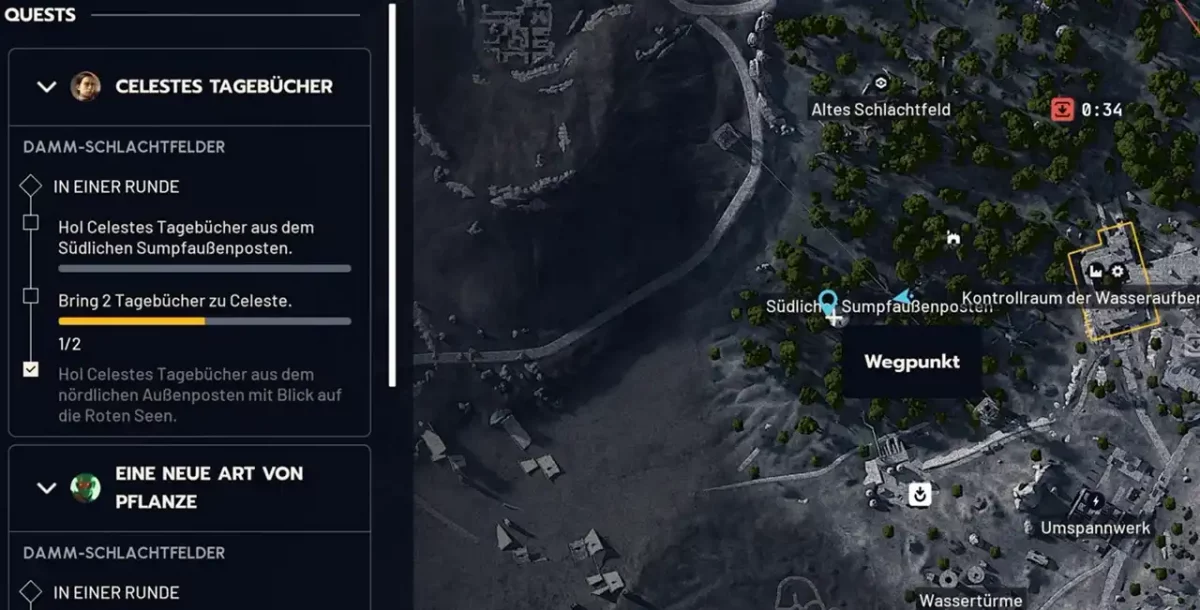Select the Kontrollraum der Wasseraufbereitung factory icon
The image size is (1200, 610).
click(1095, 271)
